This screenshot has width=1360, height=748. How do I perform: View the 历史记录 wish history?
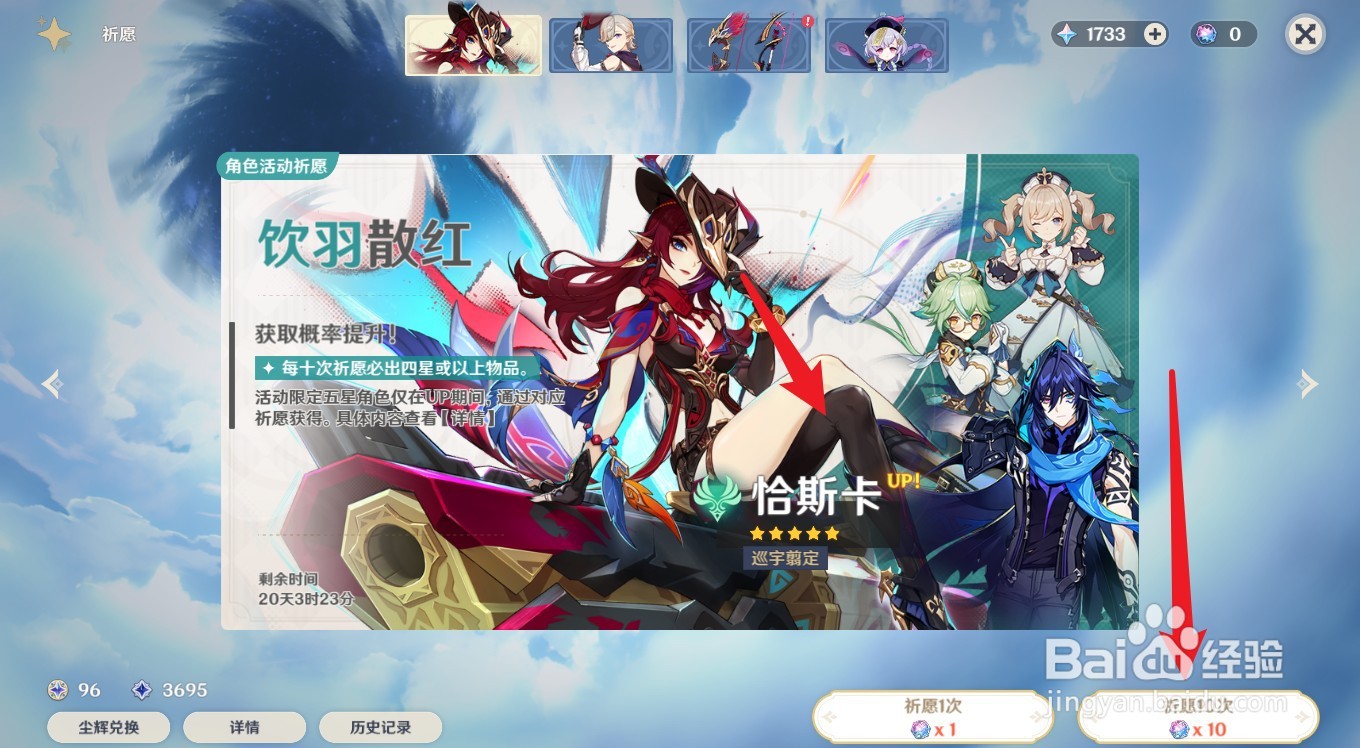pyautogui.click(x=381, y=727)
